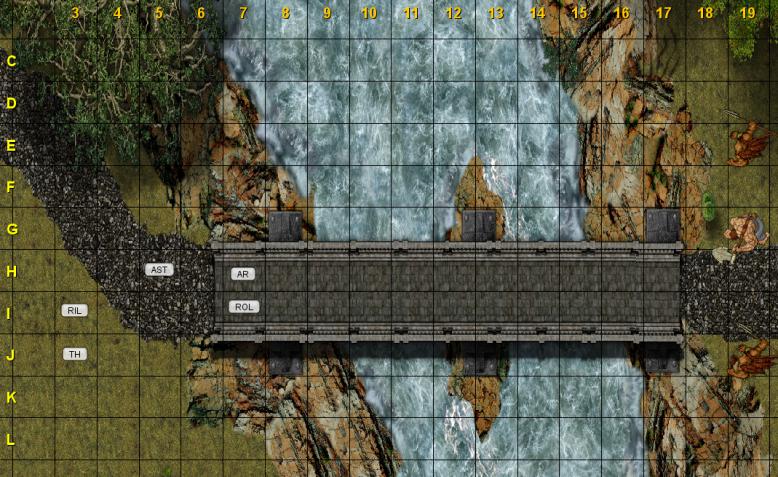Choose the AR token on the bridge

243,274
